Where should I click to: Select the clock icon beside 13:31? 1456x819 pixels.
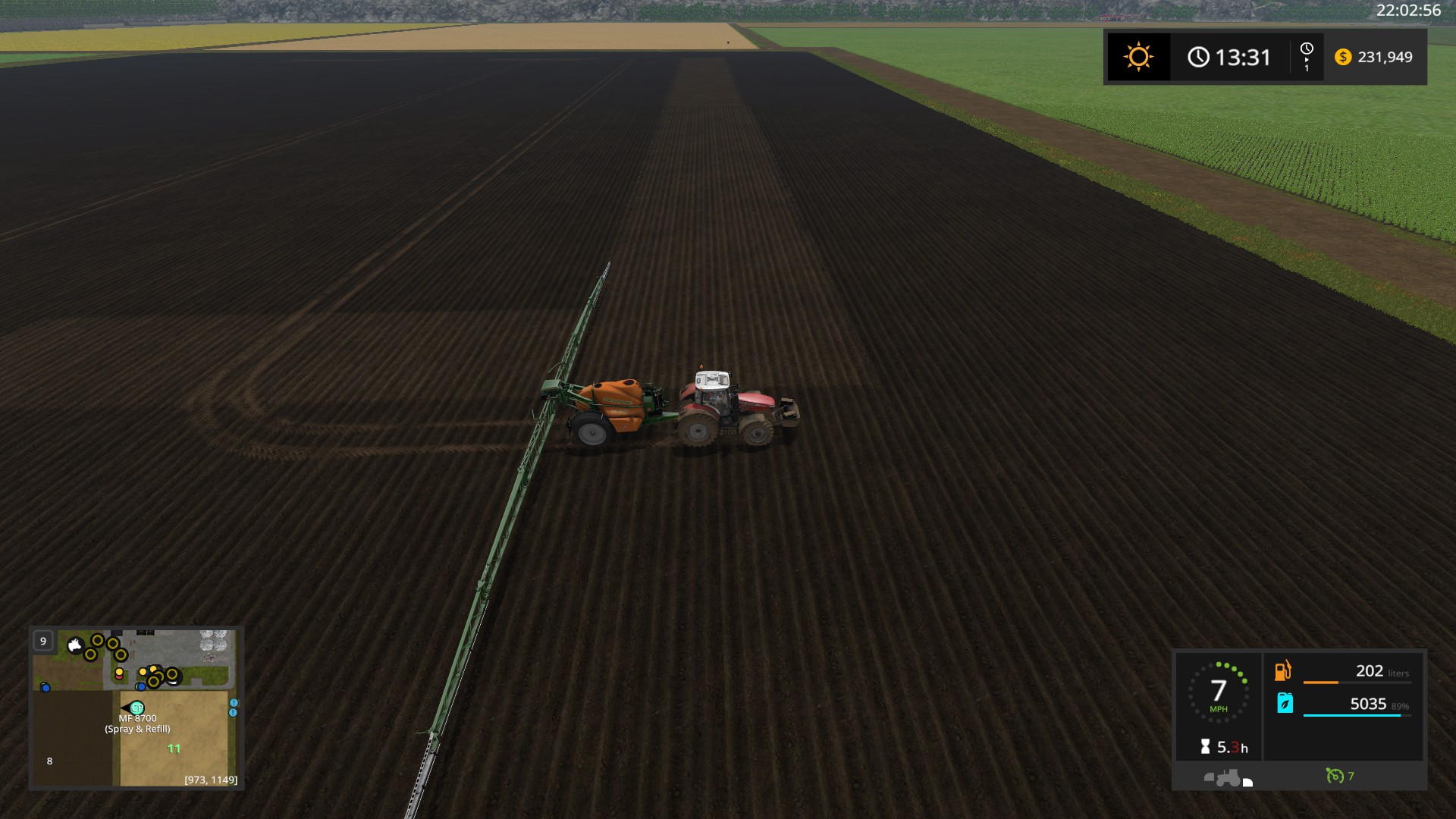[1197, 56]
